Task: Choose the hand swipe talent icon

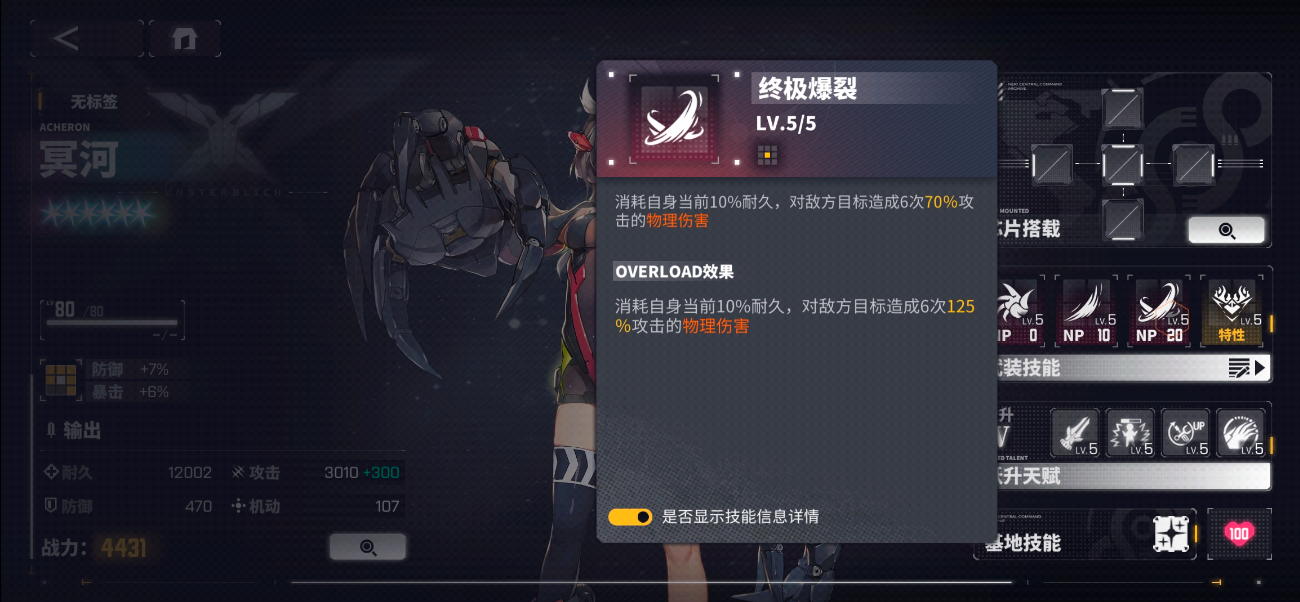Action: click(1240, 433)
